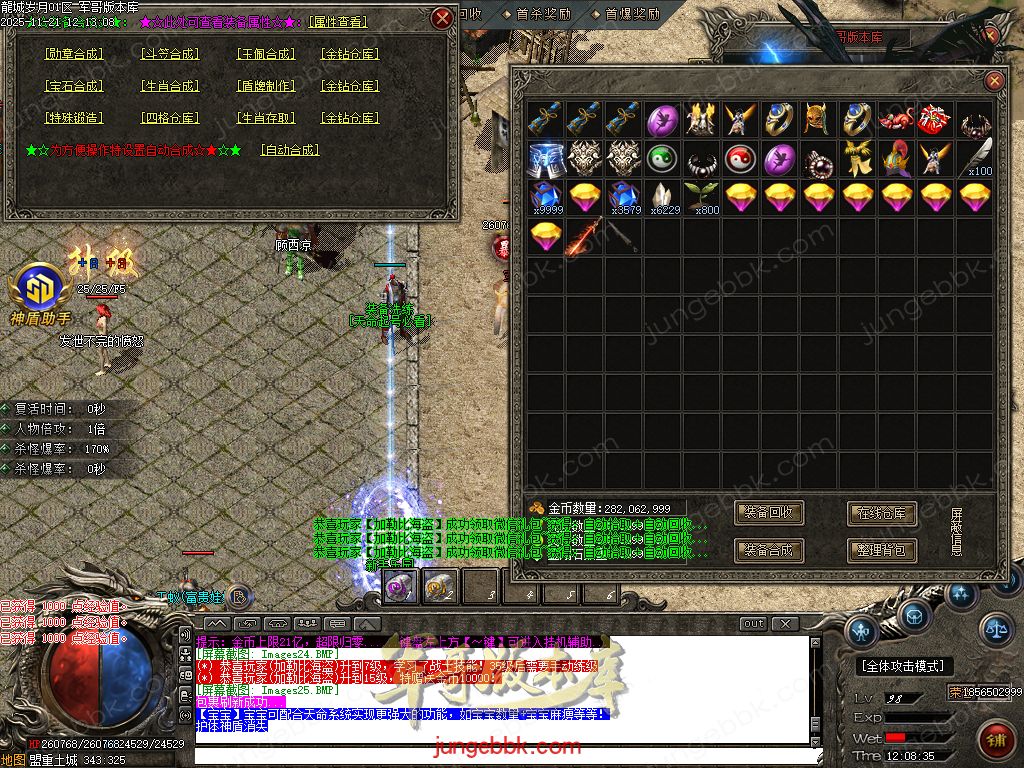Click the chat panel's out button
This screenshot has height=768, width=1024.
click(x=753, y=624)
